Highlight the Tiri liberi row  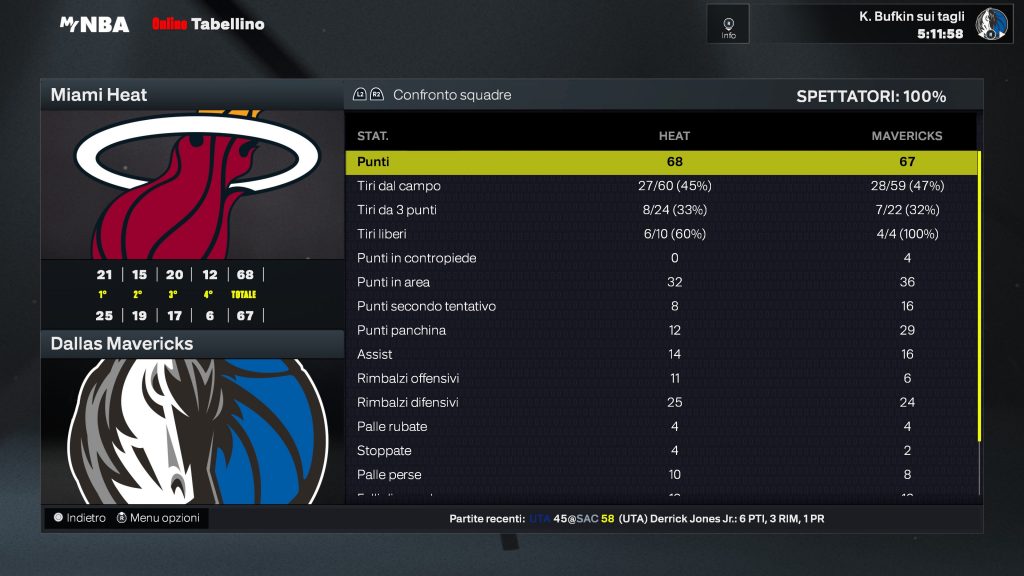point(660,234)
